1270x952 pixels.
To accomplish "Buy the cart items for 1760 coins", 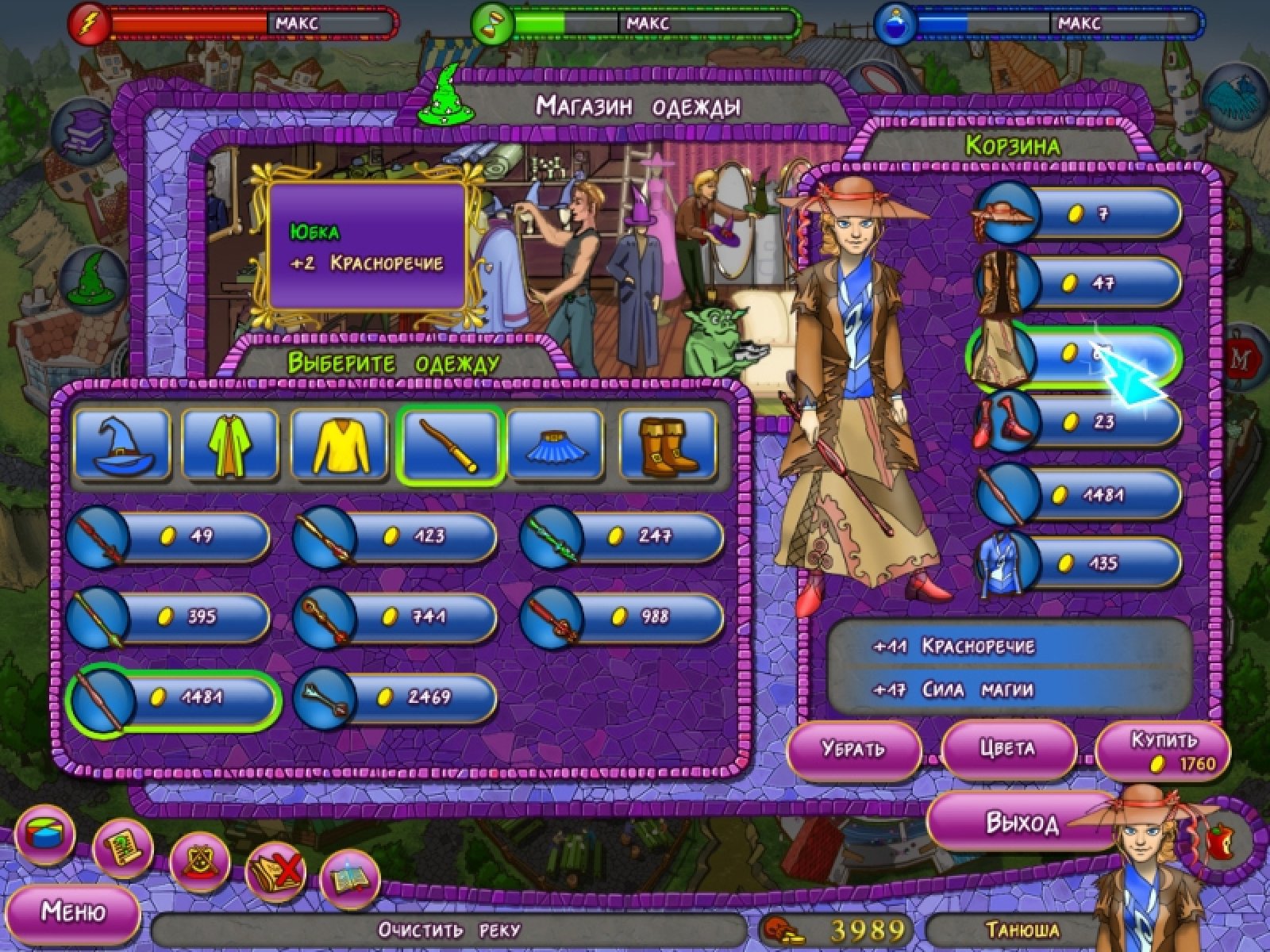I will coord(1162,750).
